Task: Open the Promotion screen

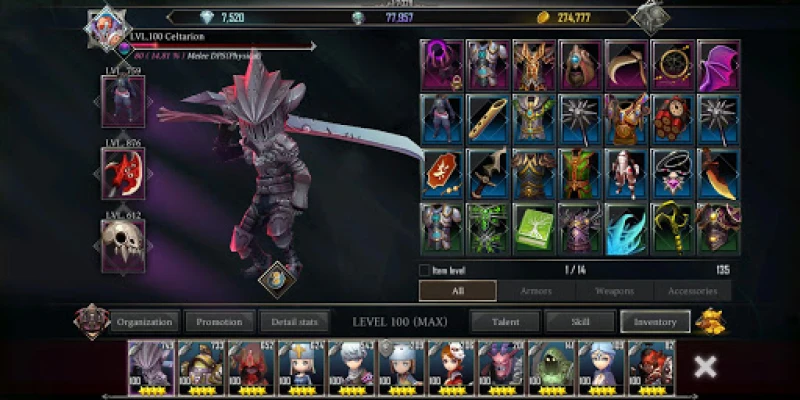Action: pos(219,322)
